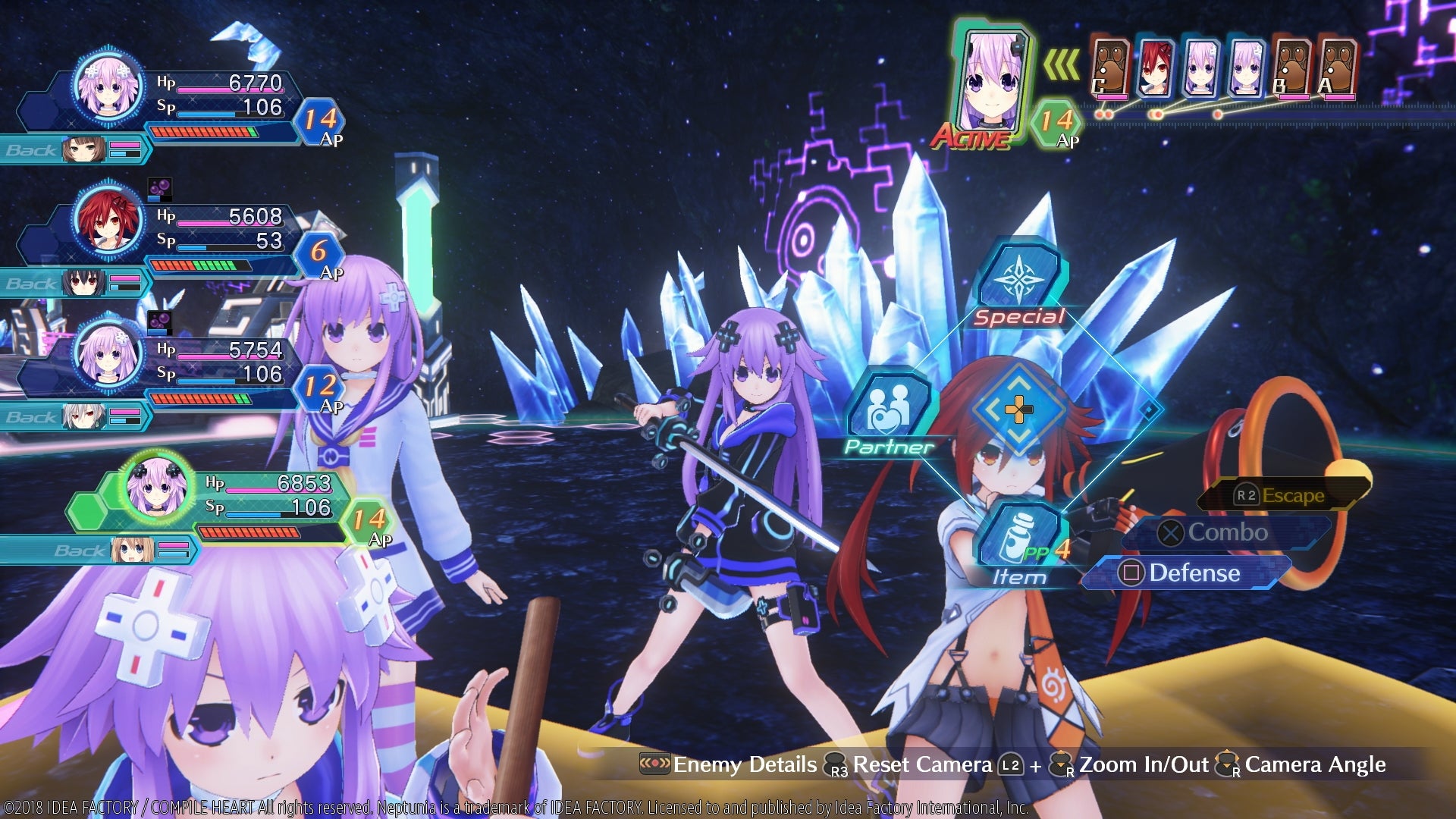The image size is (1456, 819).
Task: Select the red-haired party member with 5608 HP
Action: (x=108, y=219)
